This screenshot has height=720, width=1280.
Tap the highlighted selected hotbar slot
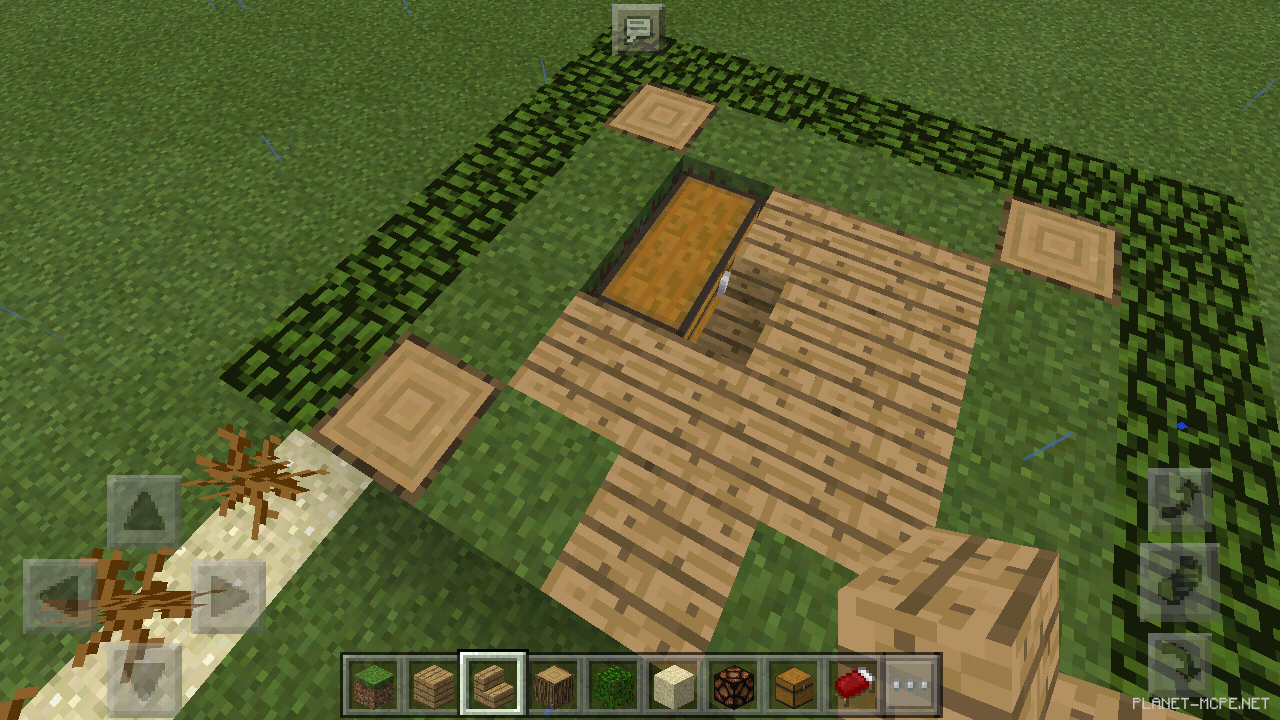click(x=491, y=684)
